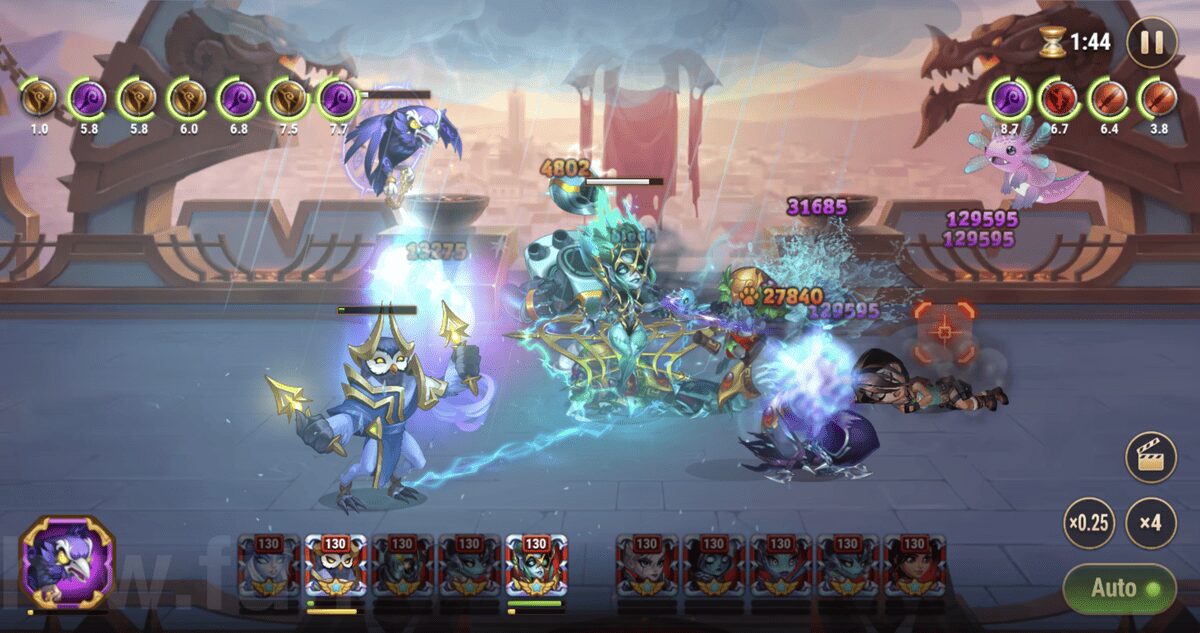
Task: Select the pink-haired enemy hero portrait
Action: 647,567
